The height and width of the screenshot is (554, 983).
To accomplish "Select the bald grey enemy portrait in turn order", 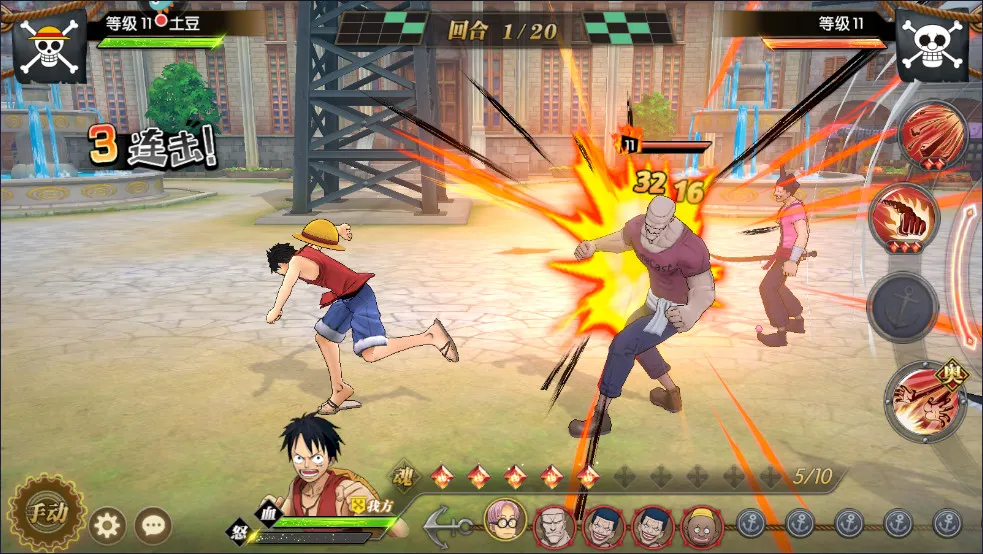I will (x=553, y=524).
